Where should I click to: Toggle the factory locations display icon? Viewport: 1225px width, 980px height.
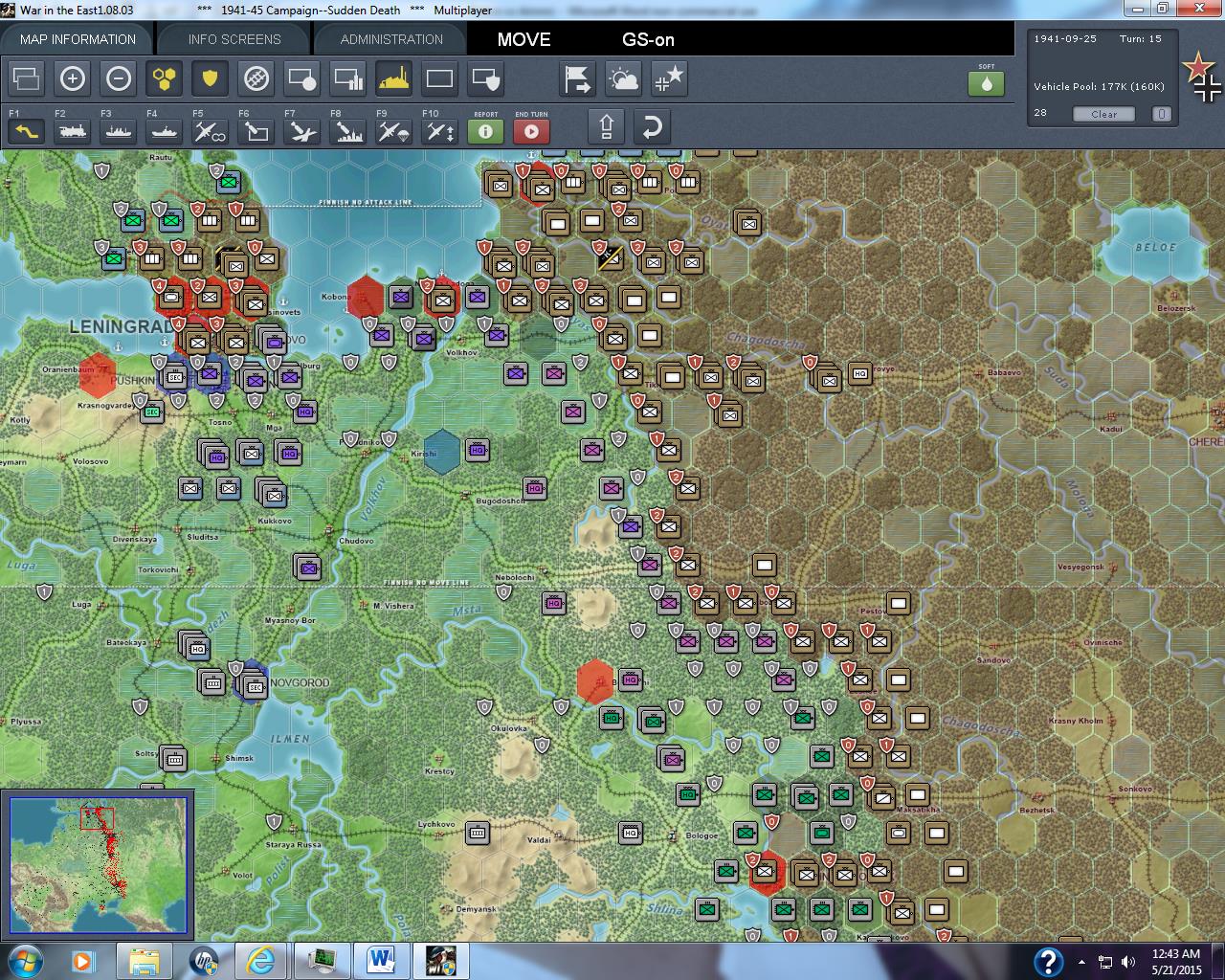(x=393, y=79)
